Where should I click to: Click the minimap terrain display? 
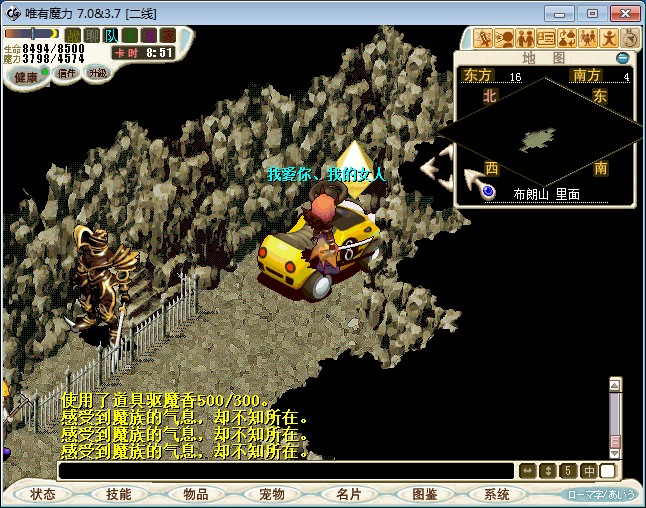tap(539, 138)
